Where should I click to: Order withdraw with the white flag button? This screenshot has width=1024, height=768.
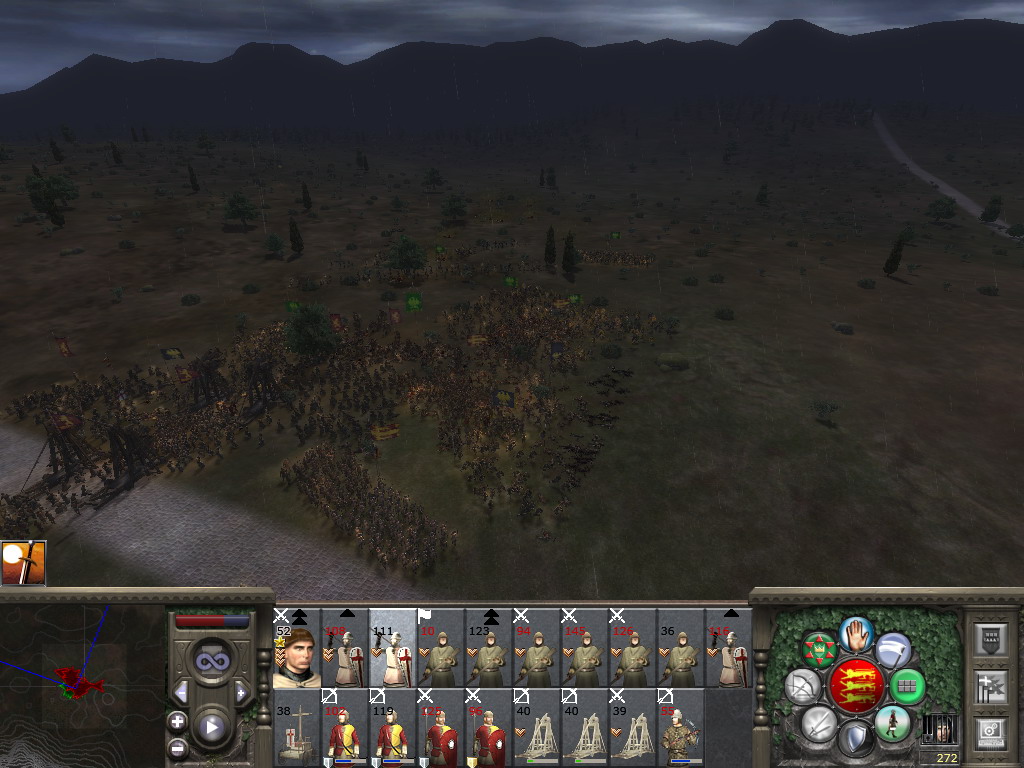pos(893,651)
